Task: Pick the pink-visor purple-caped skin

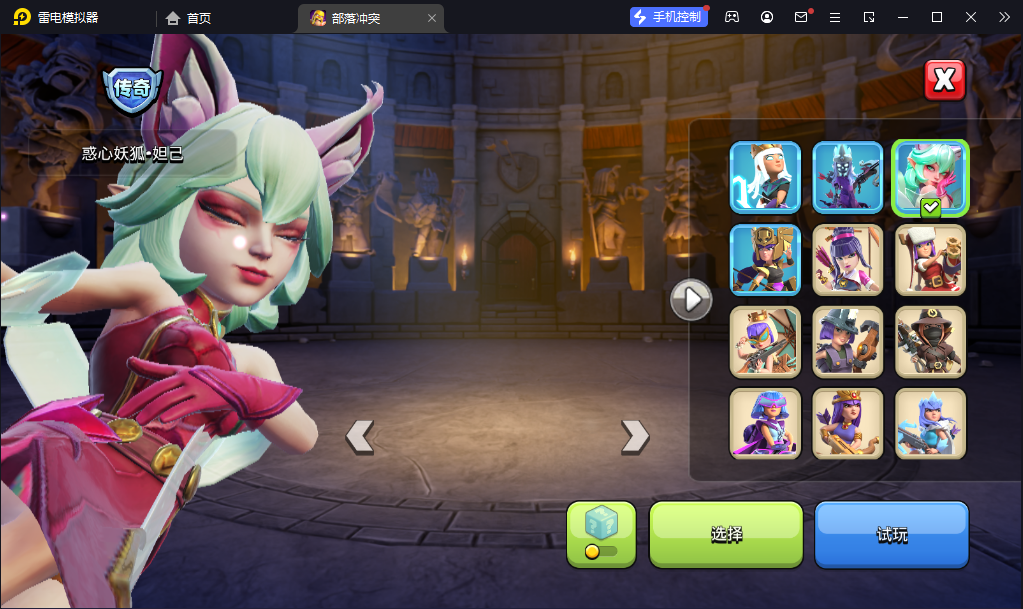Action: pyautogui.click(x=765, y=423)
